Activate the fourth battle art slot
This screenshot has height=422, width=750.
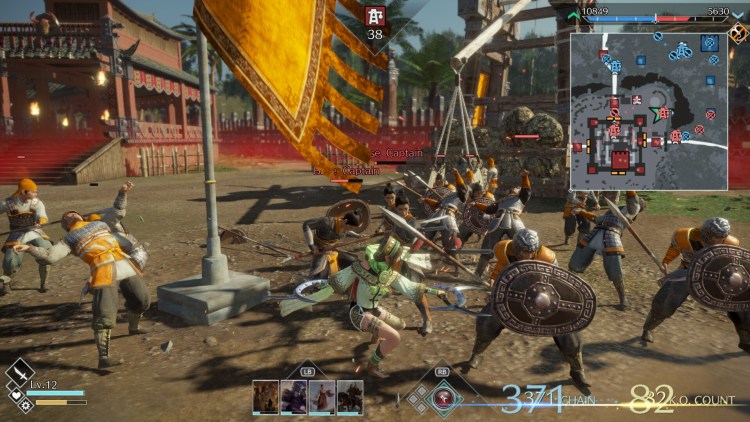(350, 396)
